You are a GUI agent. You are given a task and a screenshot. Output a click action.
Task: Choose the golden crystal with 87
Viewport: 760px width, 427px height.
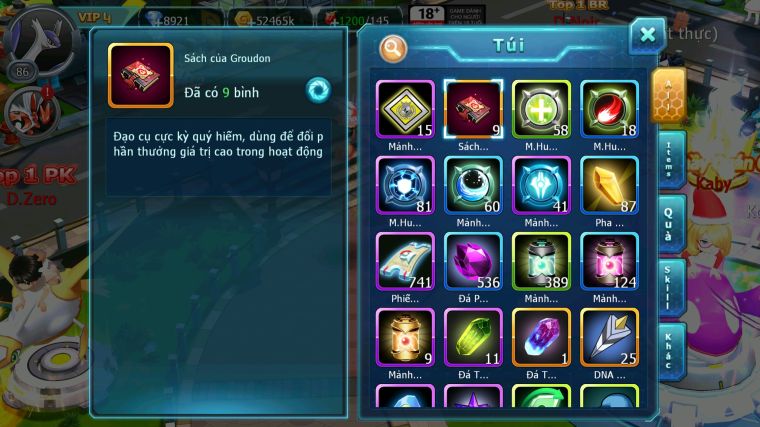609,185
